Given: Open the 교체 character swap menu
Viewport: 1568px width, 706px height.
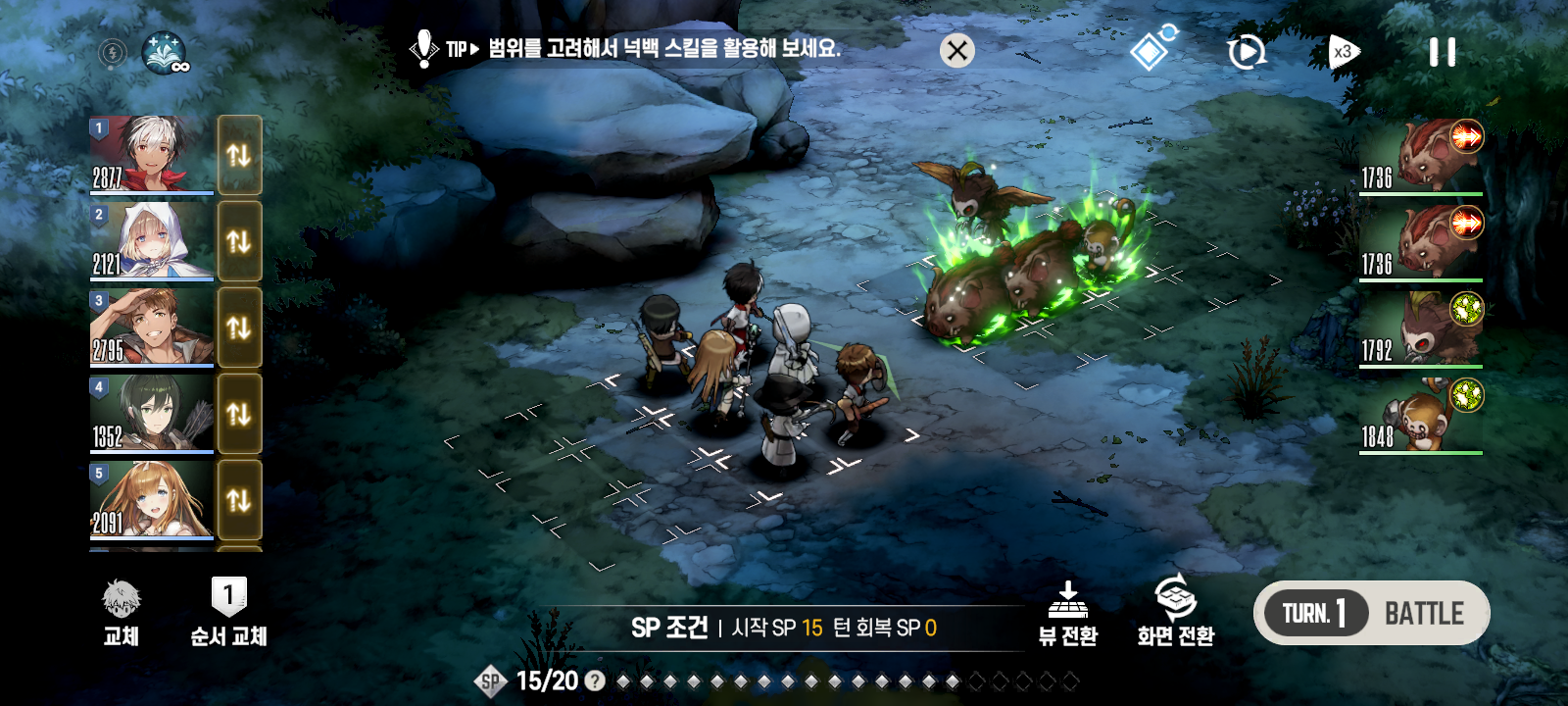Looking at the screenshot, I should click(x=122, y=613).
